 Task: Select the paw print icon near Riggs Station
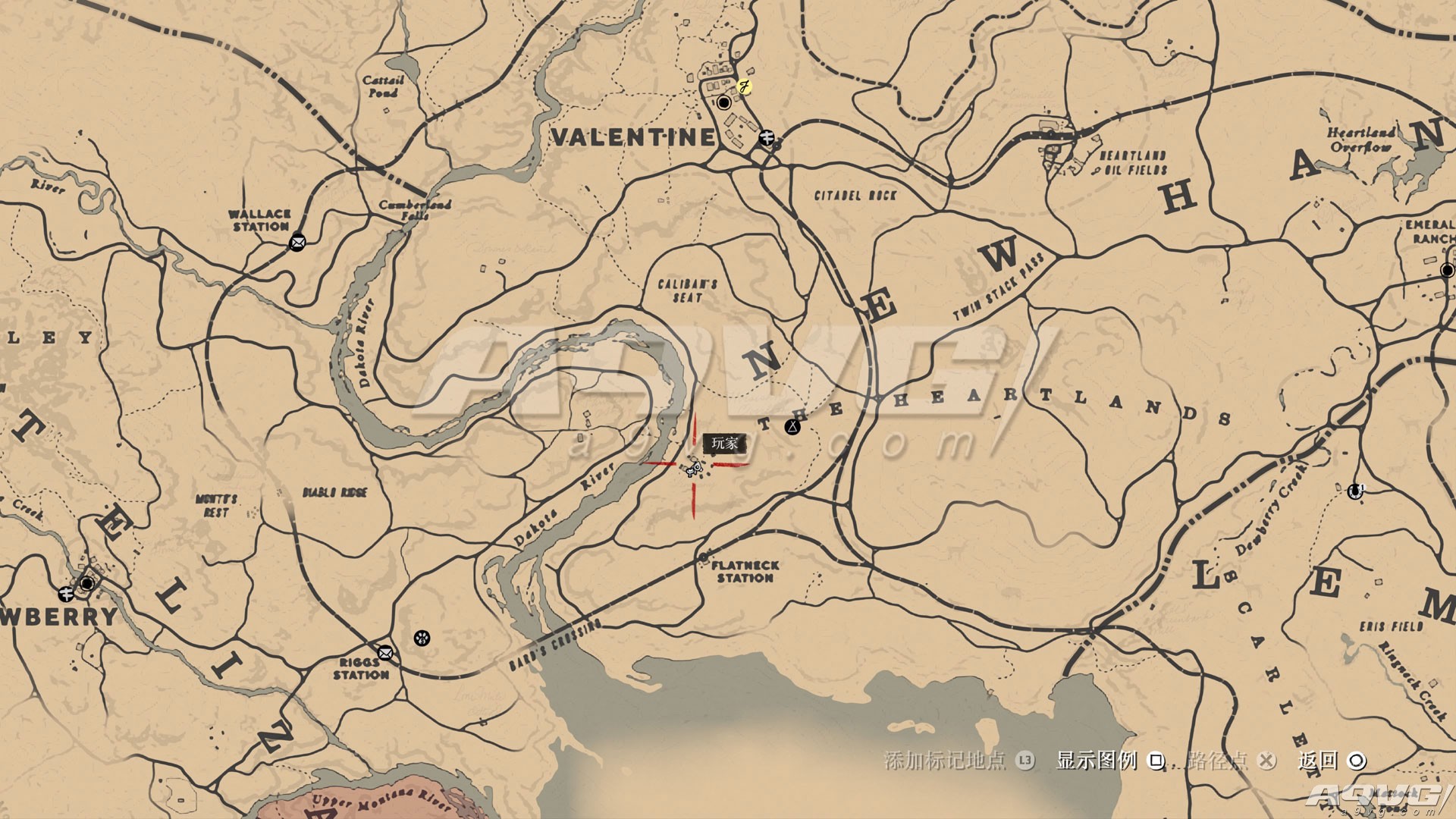click(422, 638)
